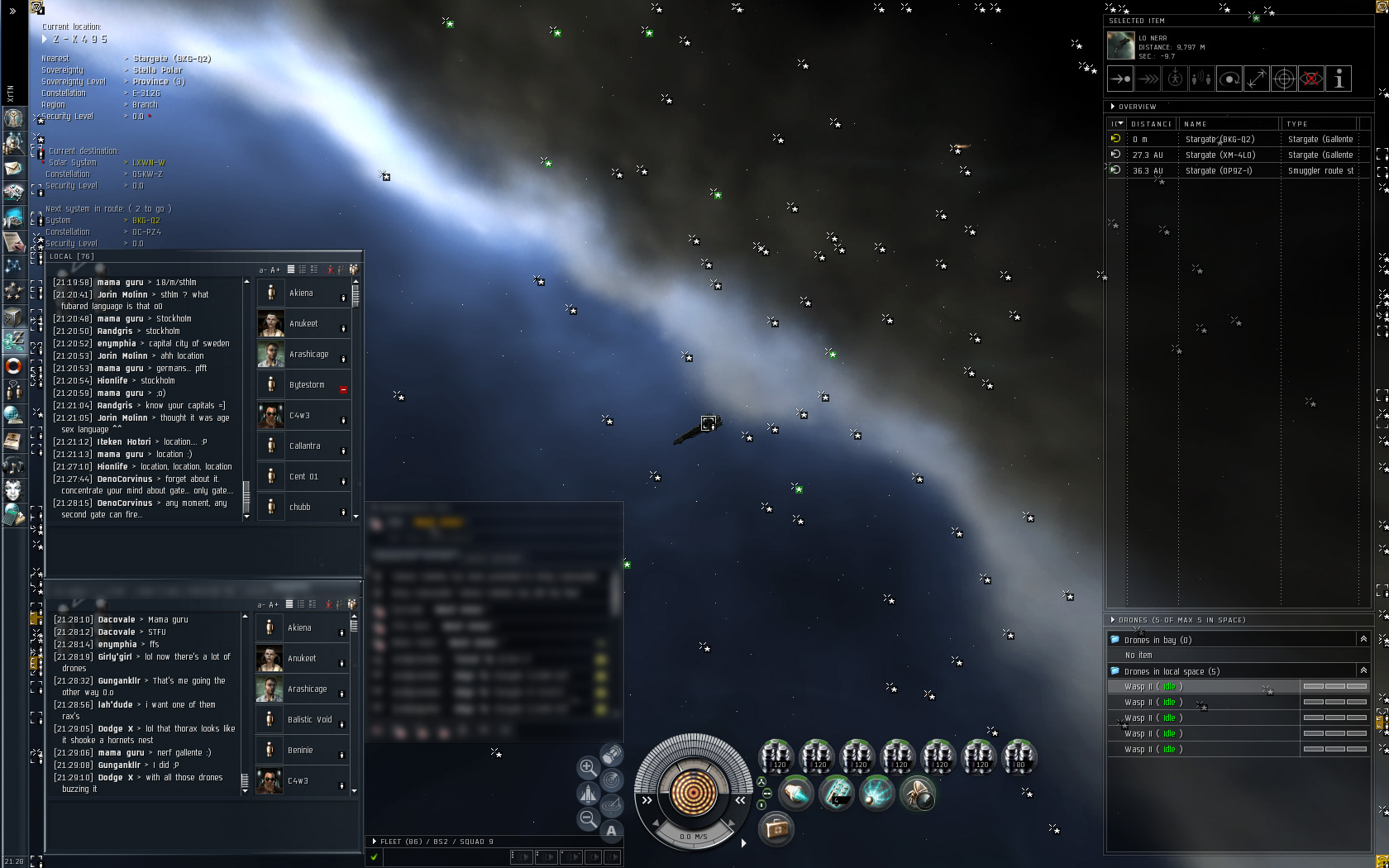
Task: Open the mail envelope icon
Action: coord(13,168)
